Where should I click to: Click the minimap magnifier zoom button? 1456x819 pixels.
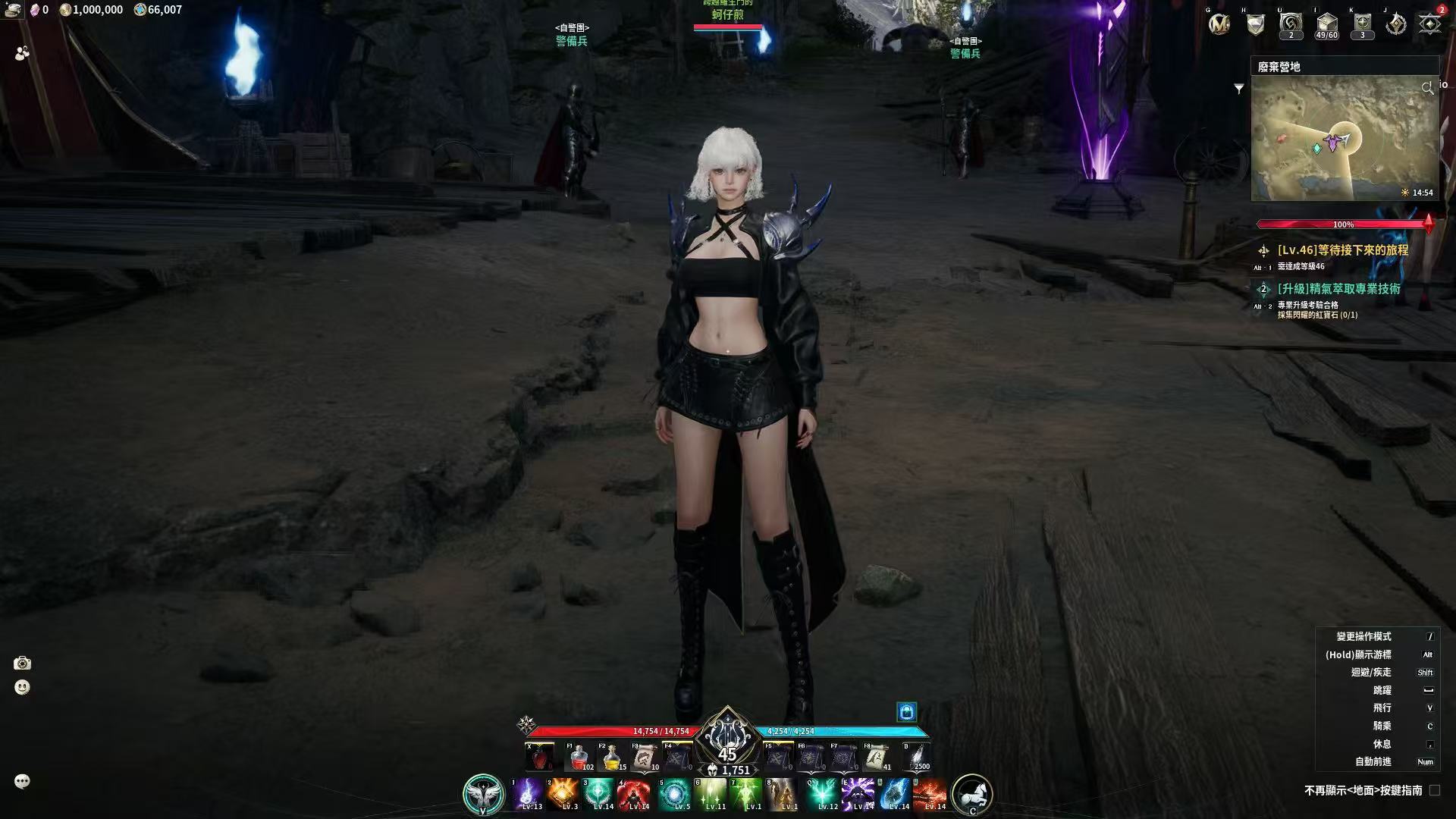click(x=1427, y=89)
